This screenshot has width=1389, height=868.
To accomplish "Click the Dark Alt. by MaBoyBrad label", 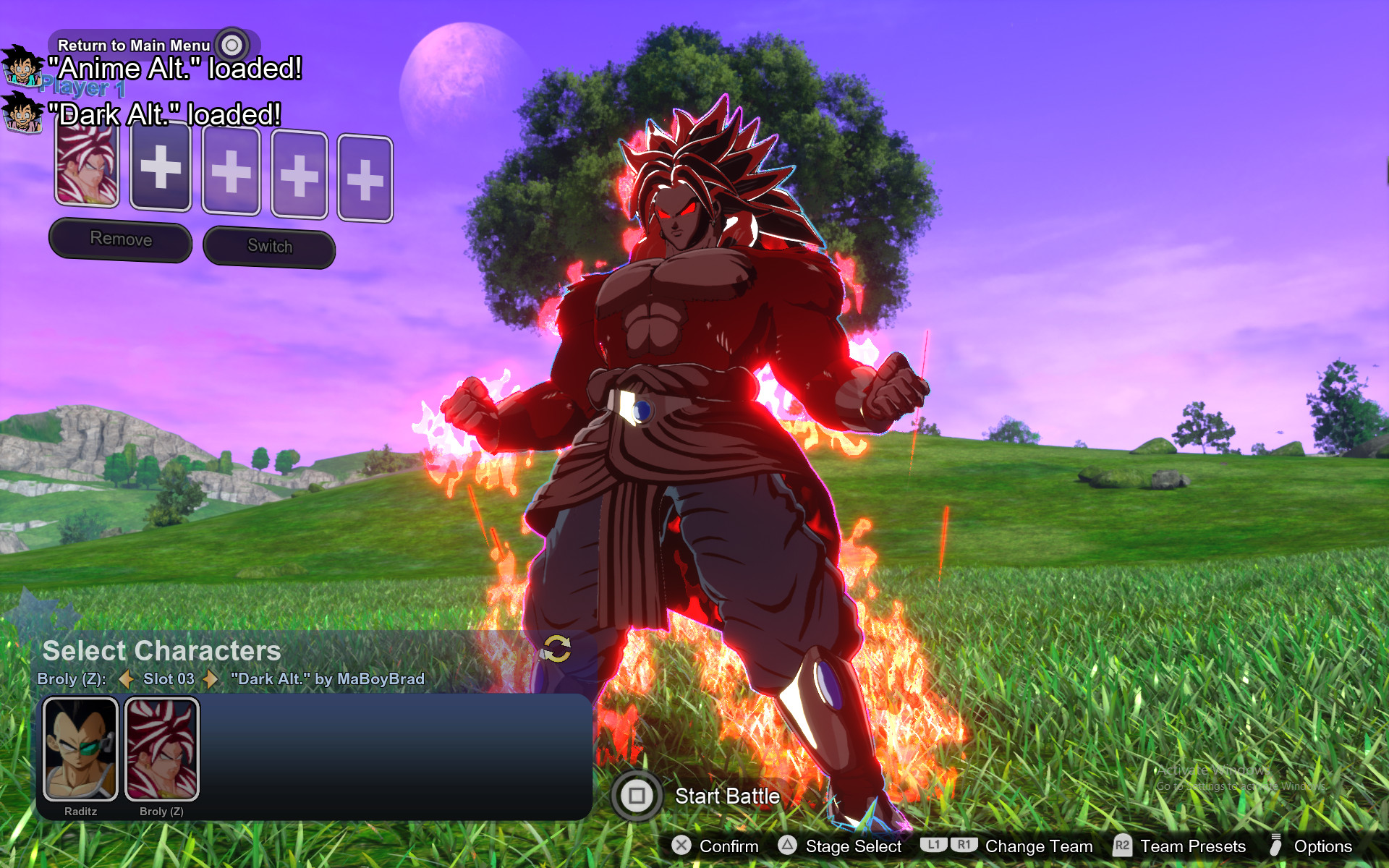I will coord(327,679).
